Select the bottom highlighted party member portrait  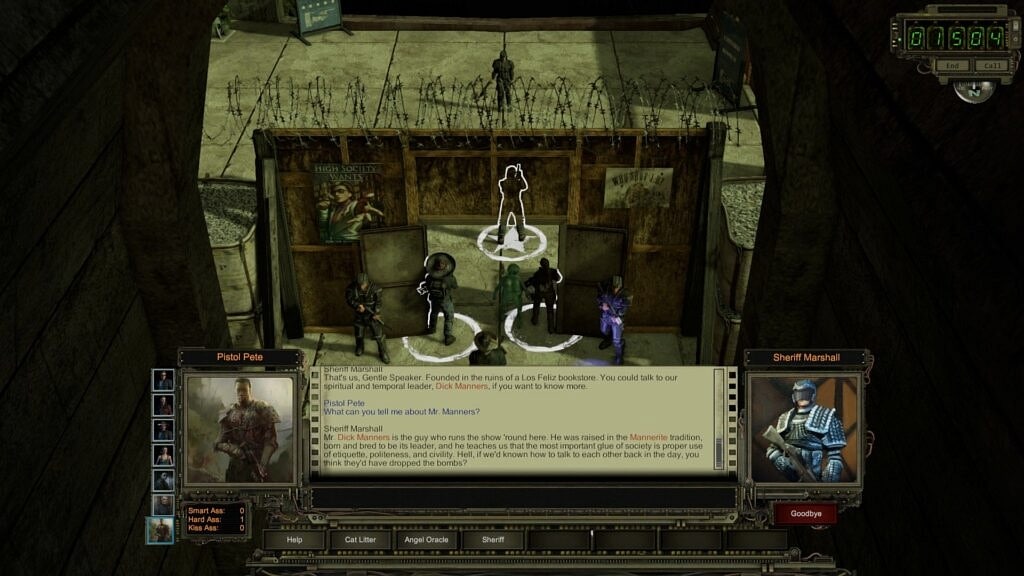click(x=162, y=529)
